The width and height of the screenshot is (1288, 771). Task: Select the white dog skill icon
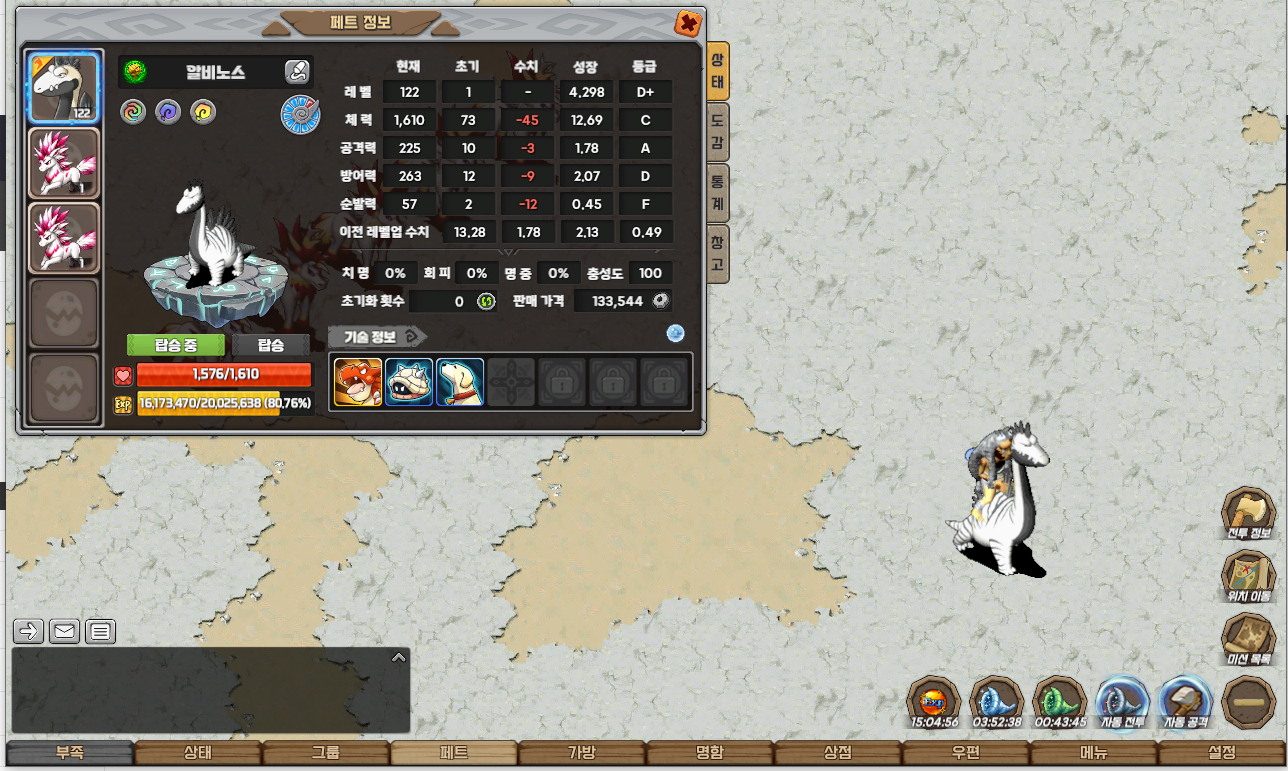460,382
